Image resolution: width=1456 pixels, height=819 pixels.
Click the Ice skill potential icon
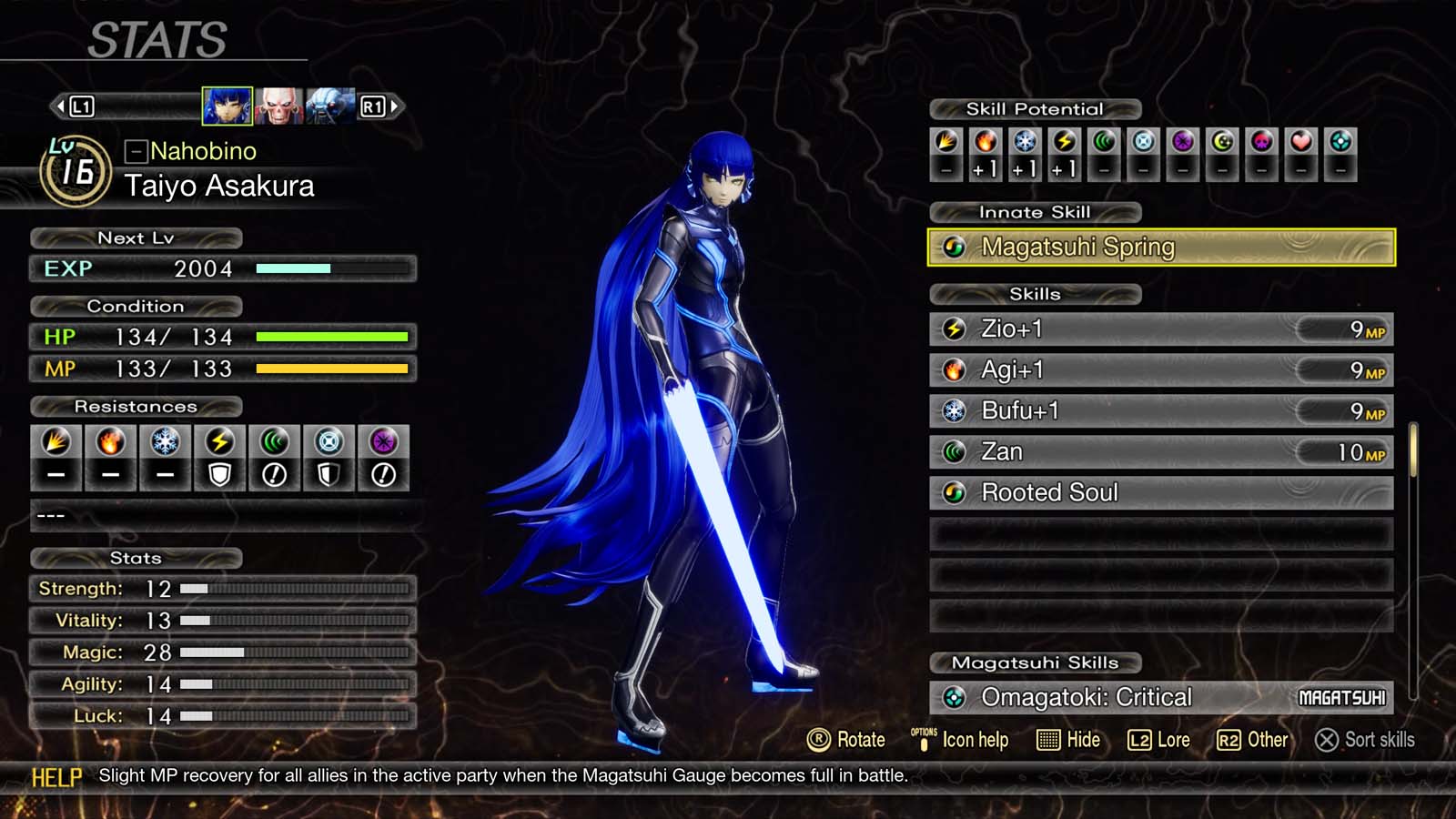click(1024, 141)
